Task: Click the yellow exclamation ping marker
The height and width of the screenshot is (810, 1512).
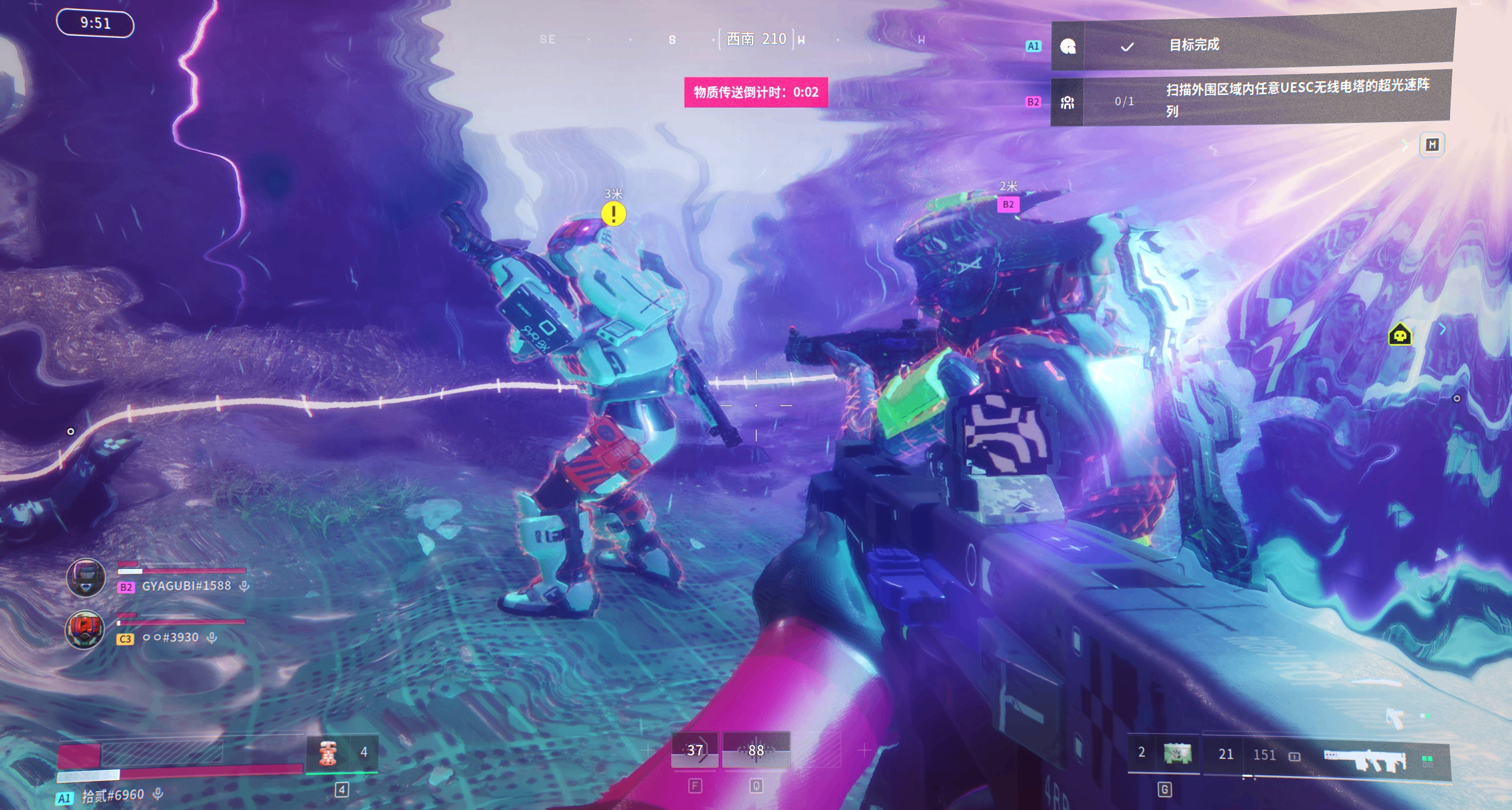Action: pos(614,214)
